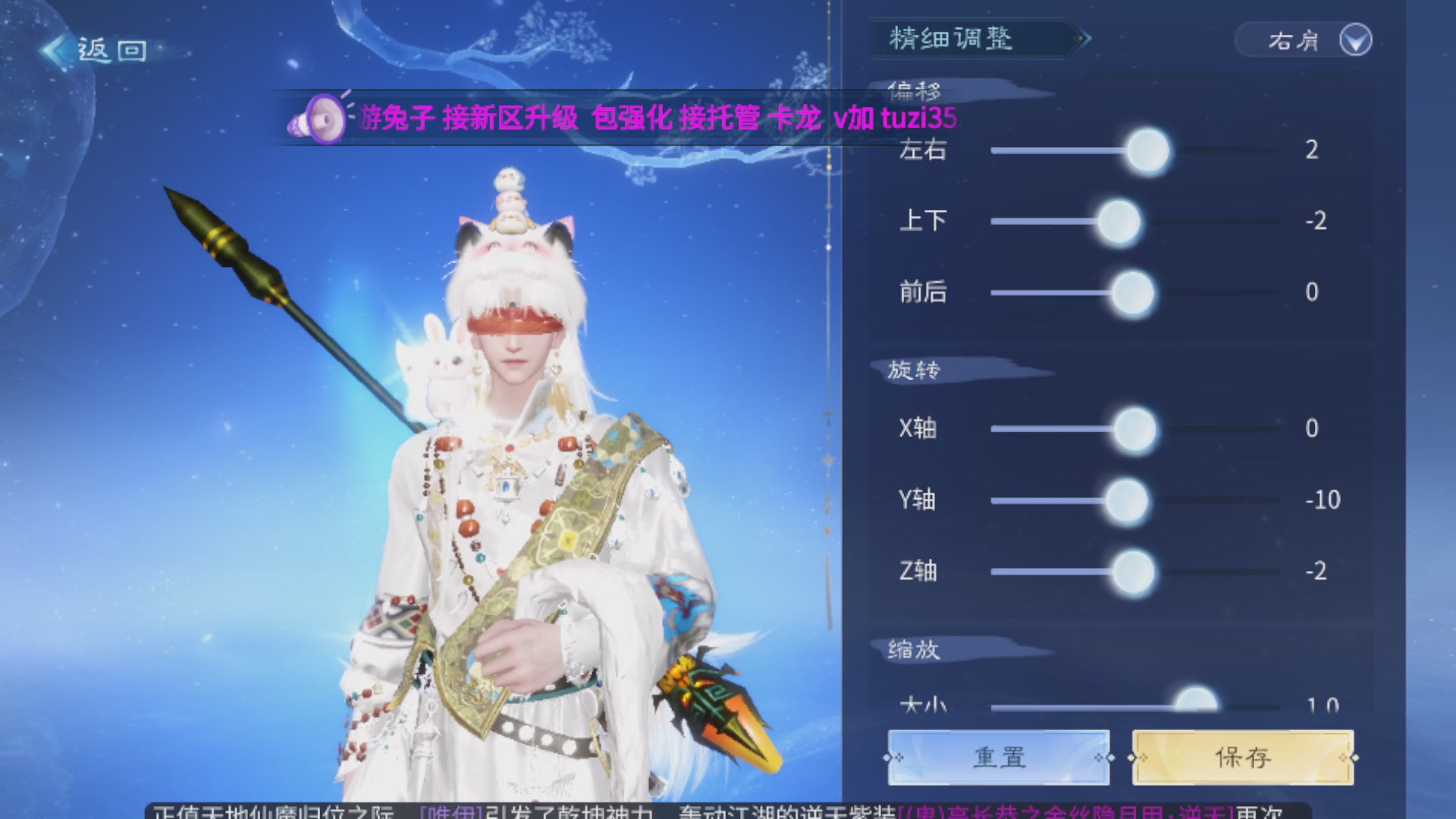The width and height of the screenshot is (1456, 819).
Task: Click the purple announcement megaphone icon
Action: [x=322, y=118]
